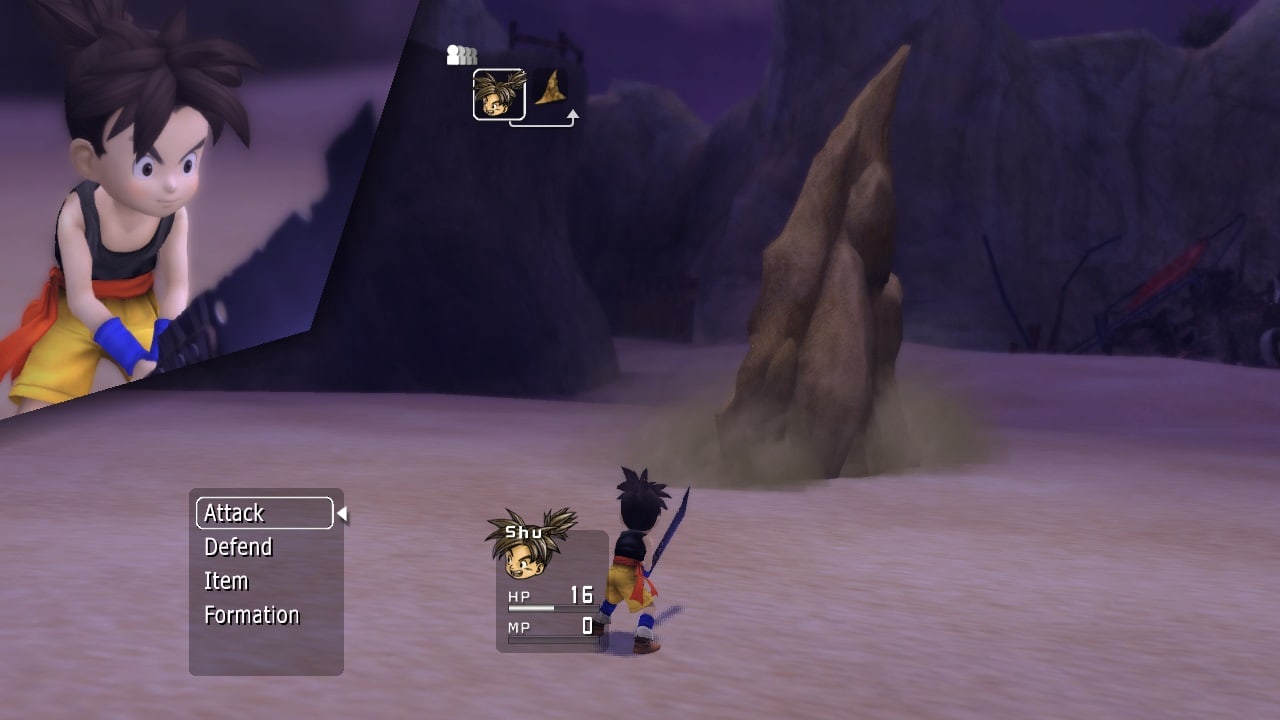Select the rock enemy turn order icon
The width and height of the screenshot is (1280, 720).
(550, 91)
